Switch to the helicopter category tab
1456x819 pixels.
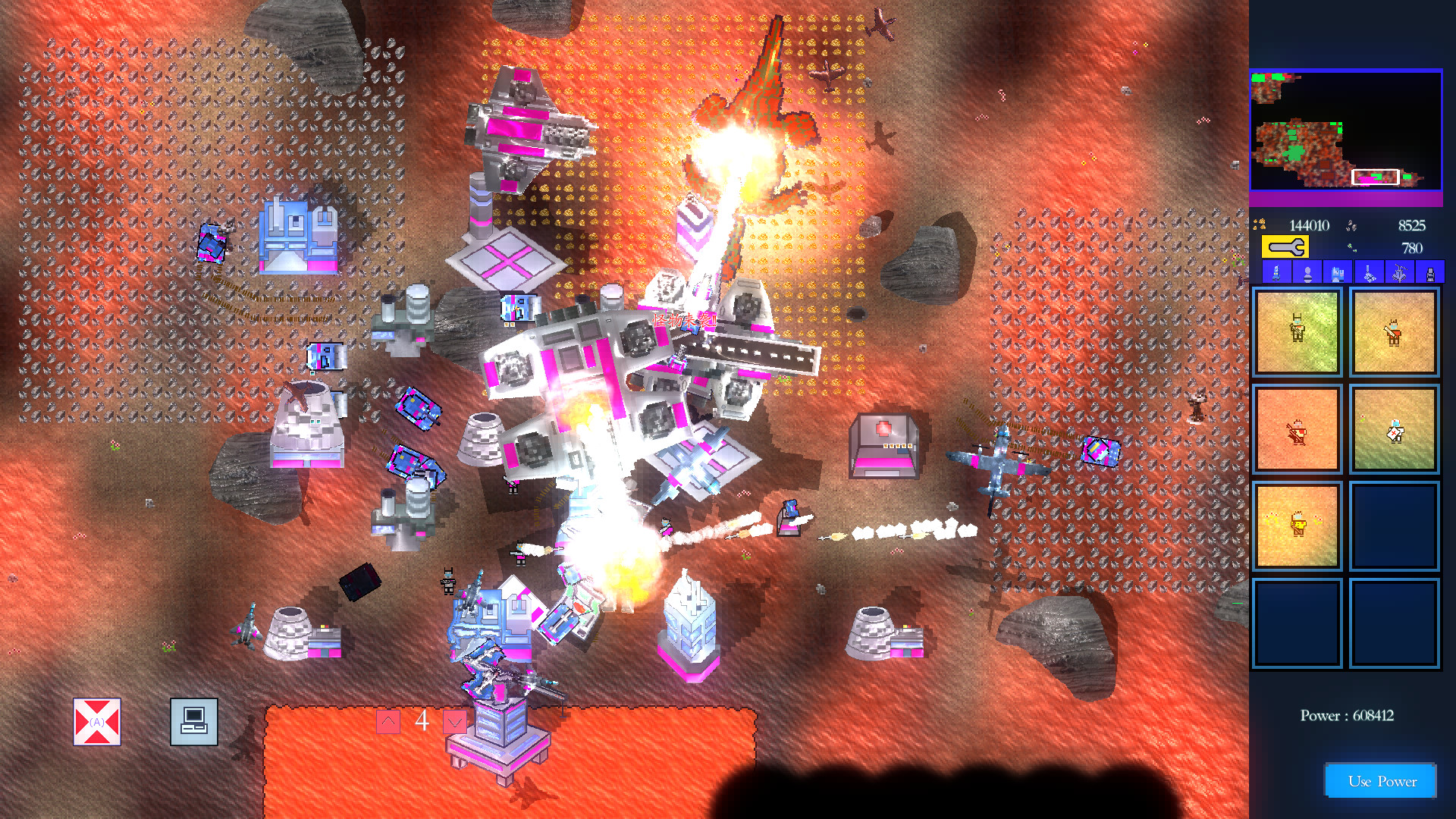(x=1399, y=272)
